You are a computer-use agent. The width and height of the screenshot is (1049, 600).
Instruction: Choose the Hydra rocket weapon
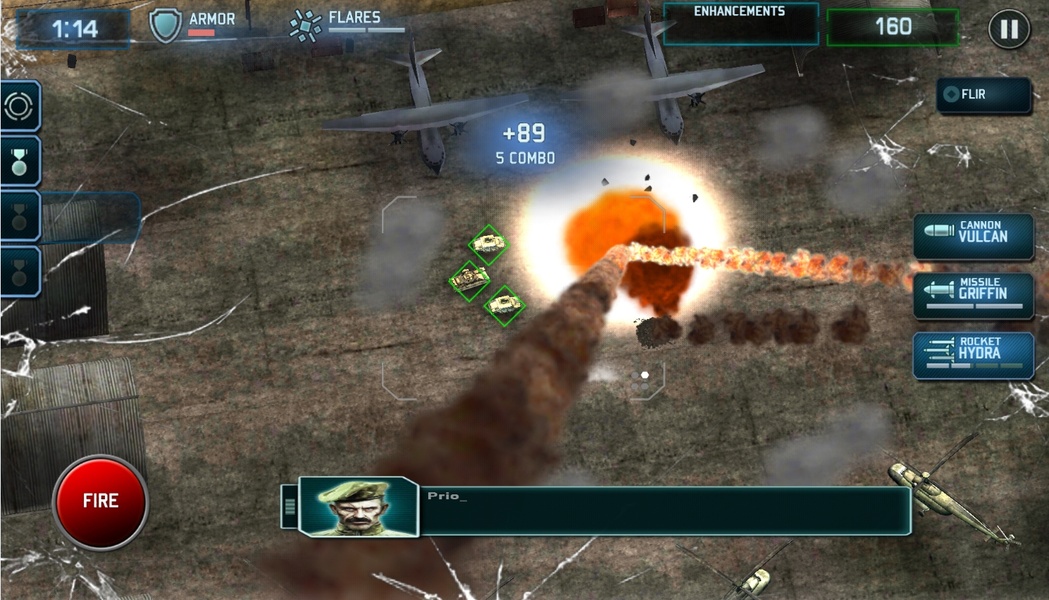[x=973, y=355]
